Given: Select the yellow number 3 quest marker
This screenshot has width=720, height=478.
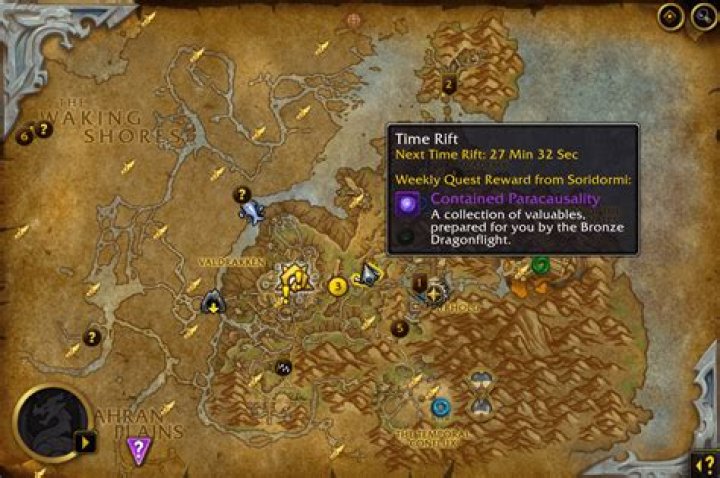Looking at the screenshot, I should 337,287.
